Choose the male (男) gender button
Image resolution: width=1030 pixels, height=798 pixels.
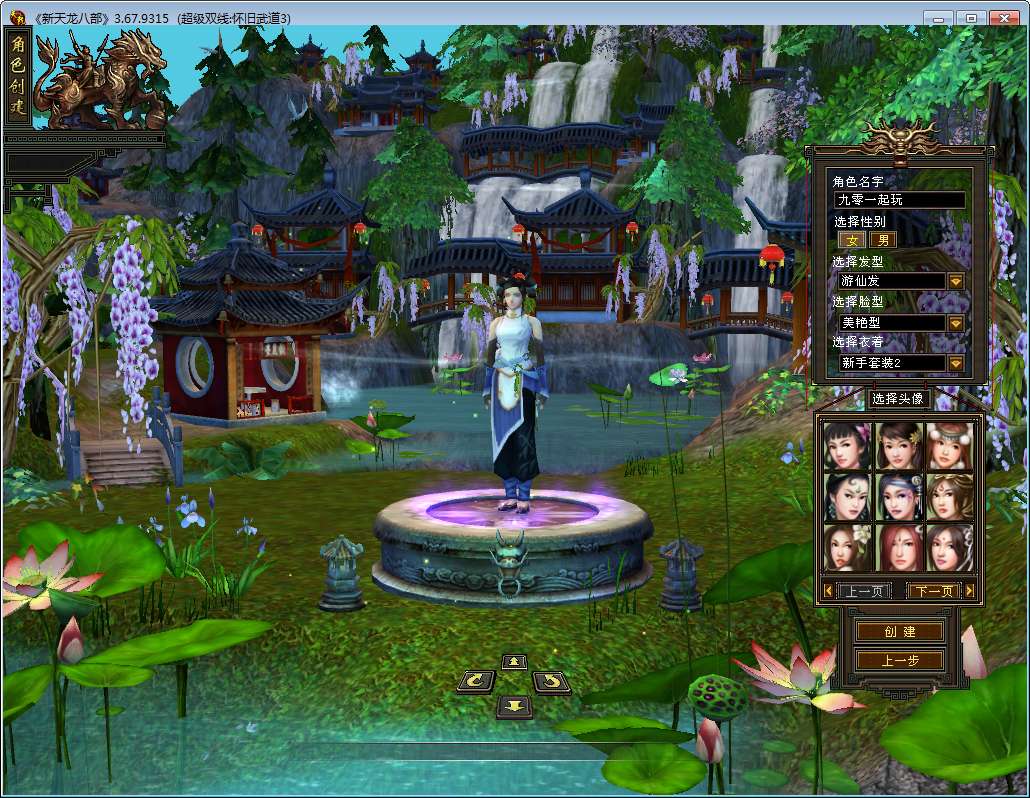coord(883,240)
